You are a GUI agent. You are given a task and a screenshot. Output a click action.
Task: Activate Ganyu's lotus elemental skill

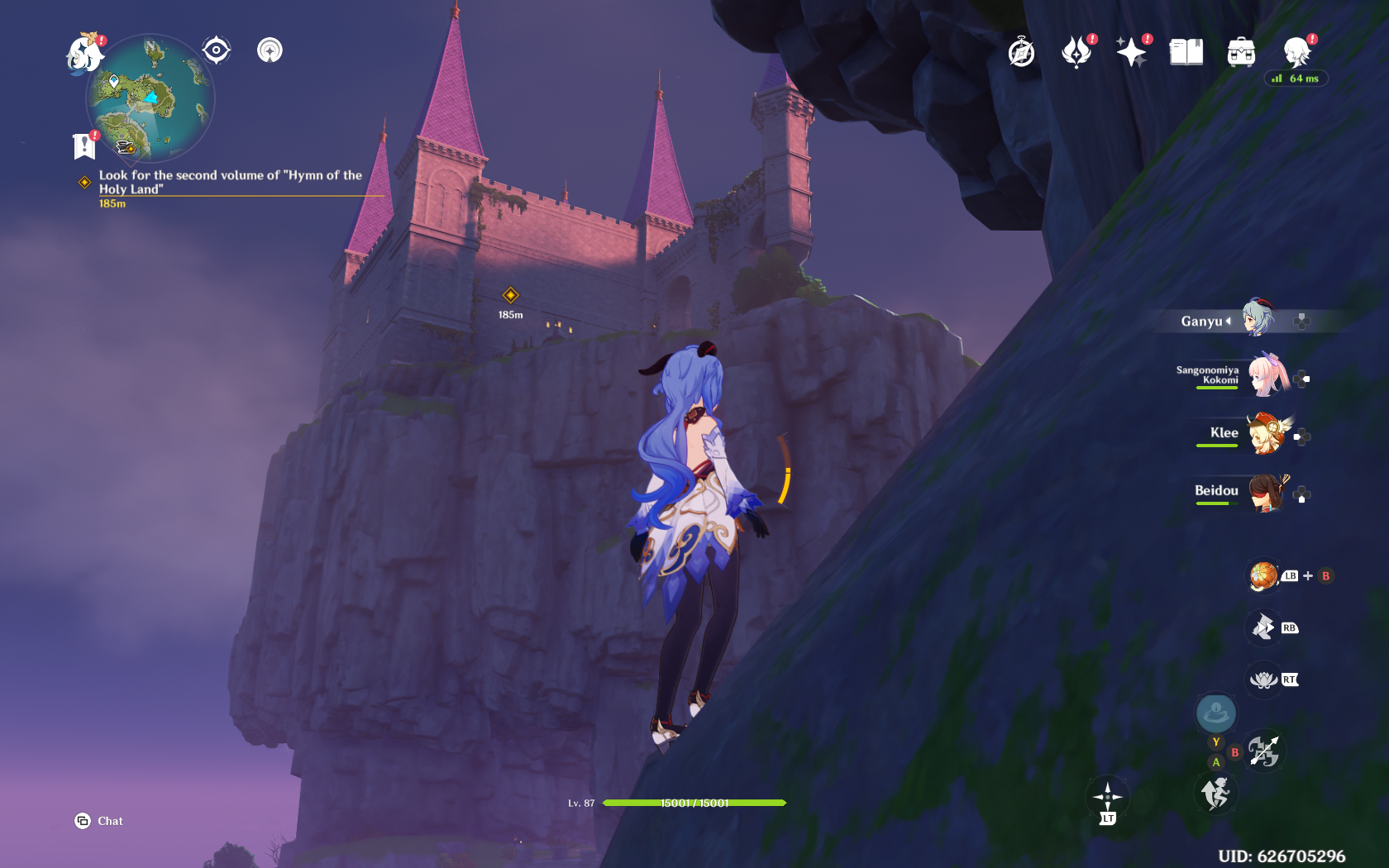click(x=1263, y=680)
